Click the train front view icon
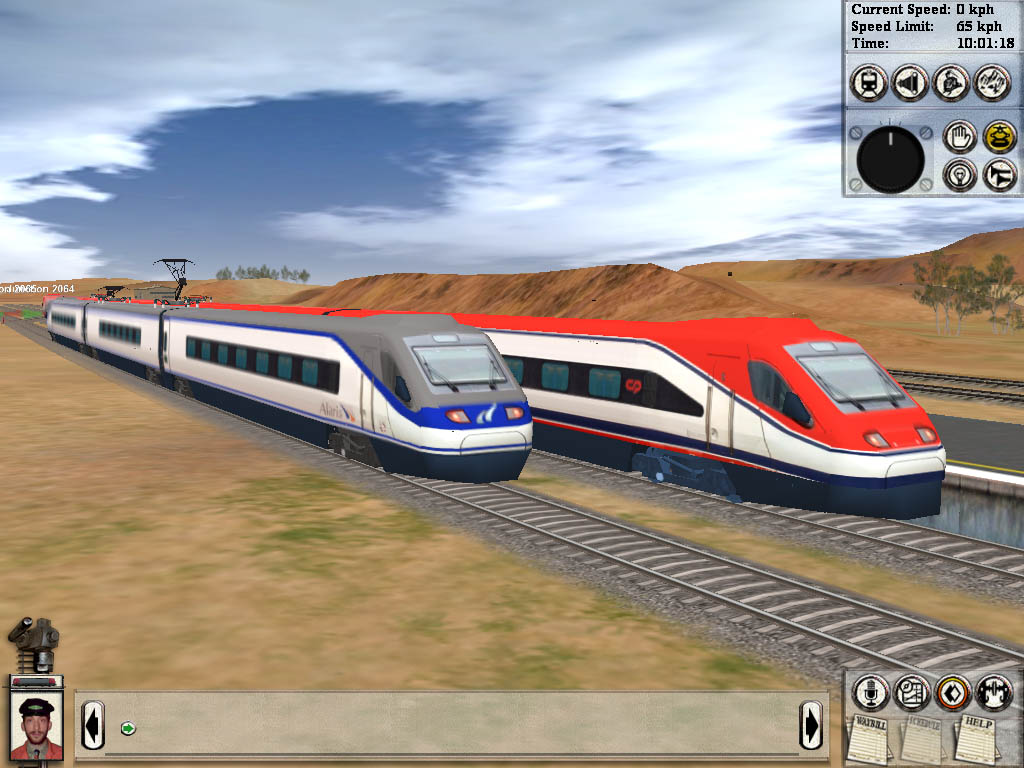Screen dimensions: 1024x768 pyautogui.click(x=869, y=82)
